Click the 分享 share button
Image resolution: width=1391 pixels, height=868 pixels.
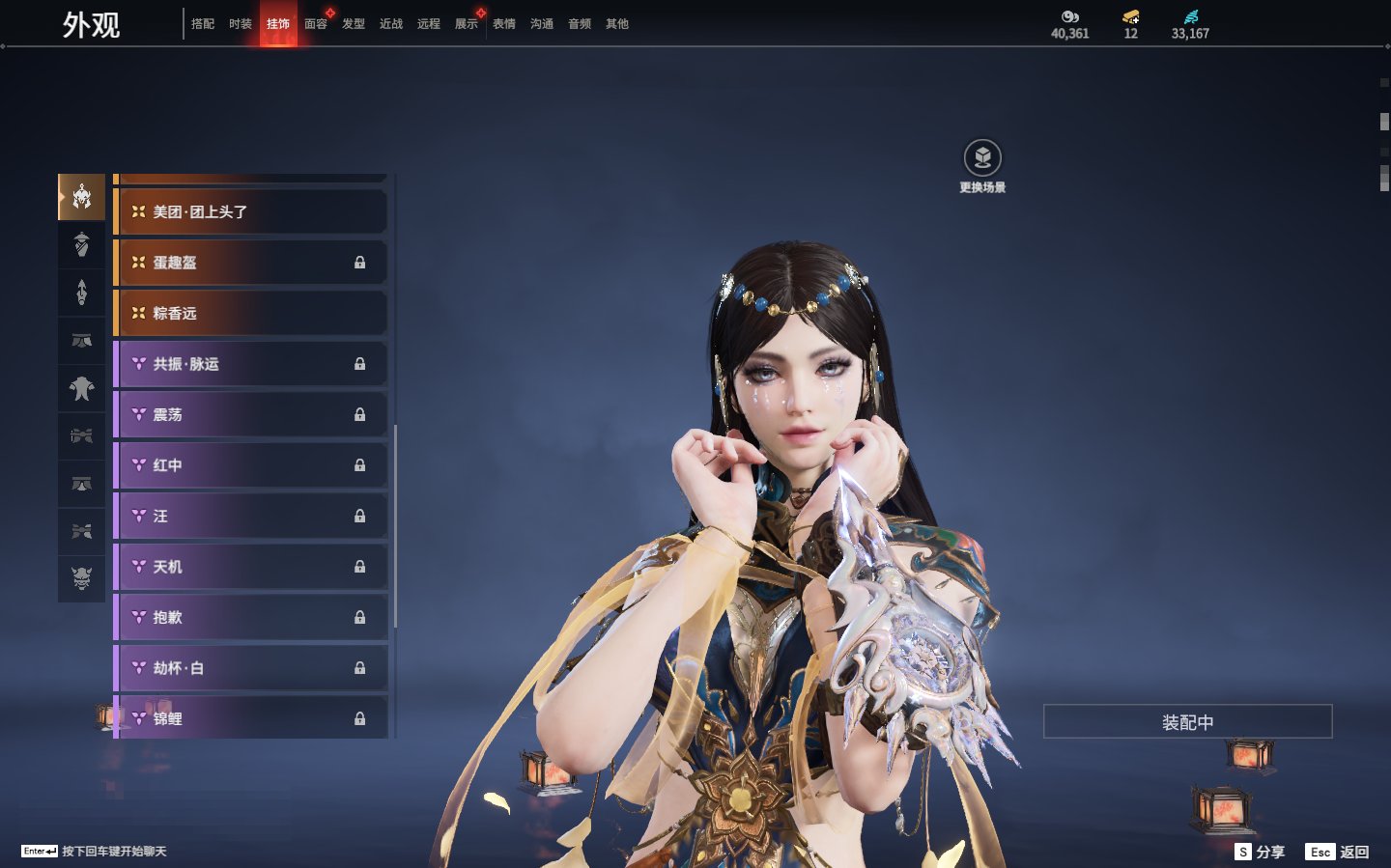[x=1261, y=852]
